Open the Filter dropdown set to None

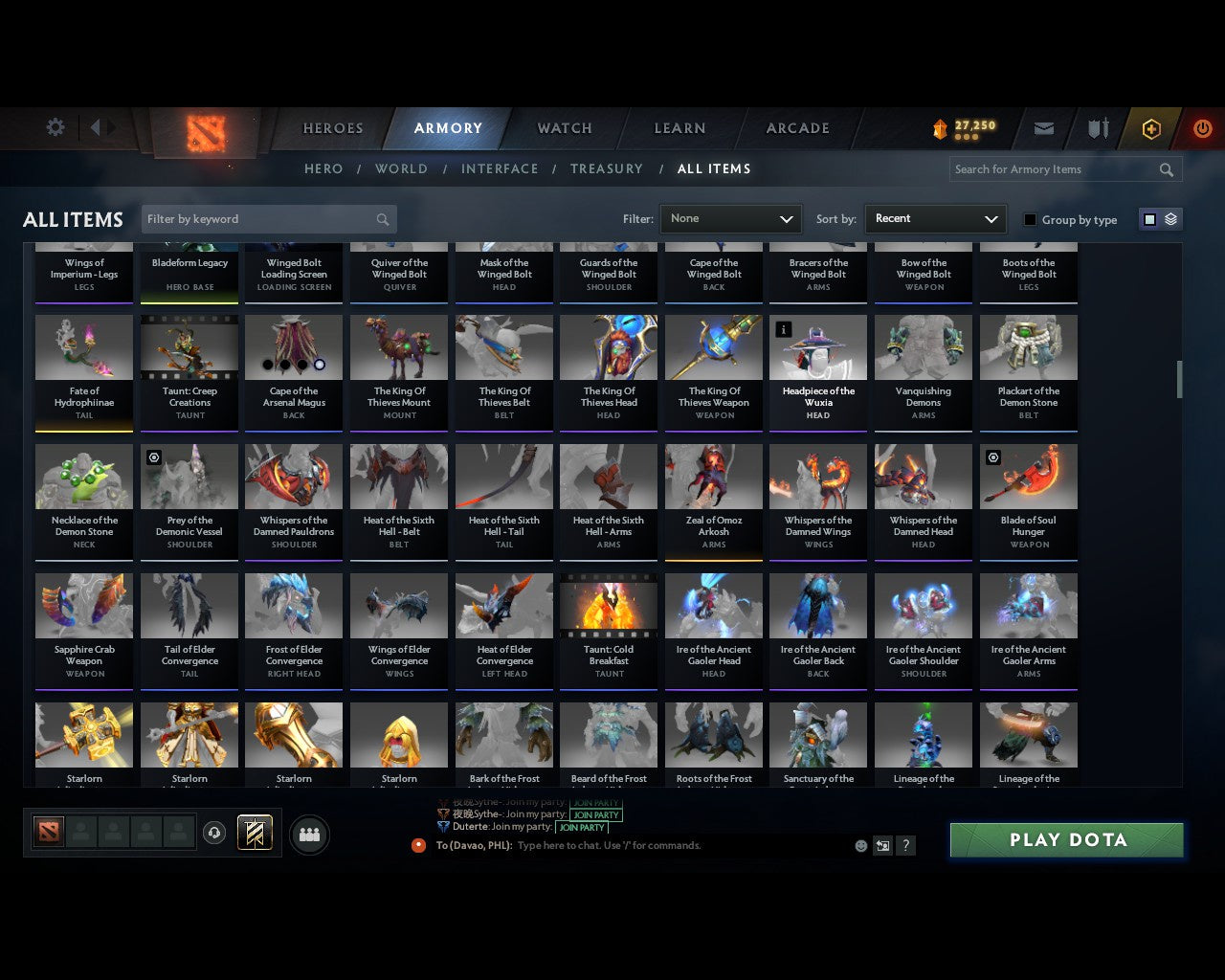pos(730,219)
